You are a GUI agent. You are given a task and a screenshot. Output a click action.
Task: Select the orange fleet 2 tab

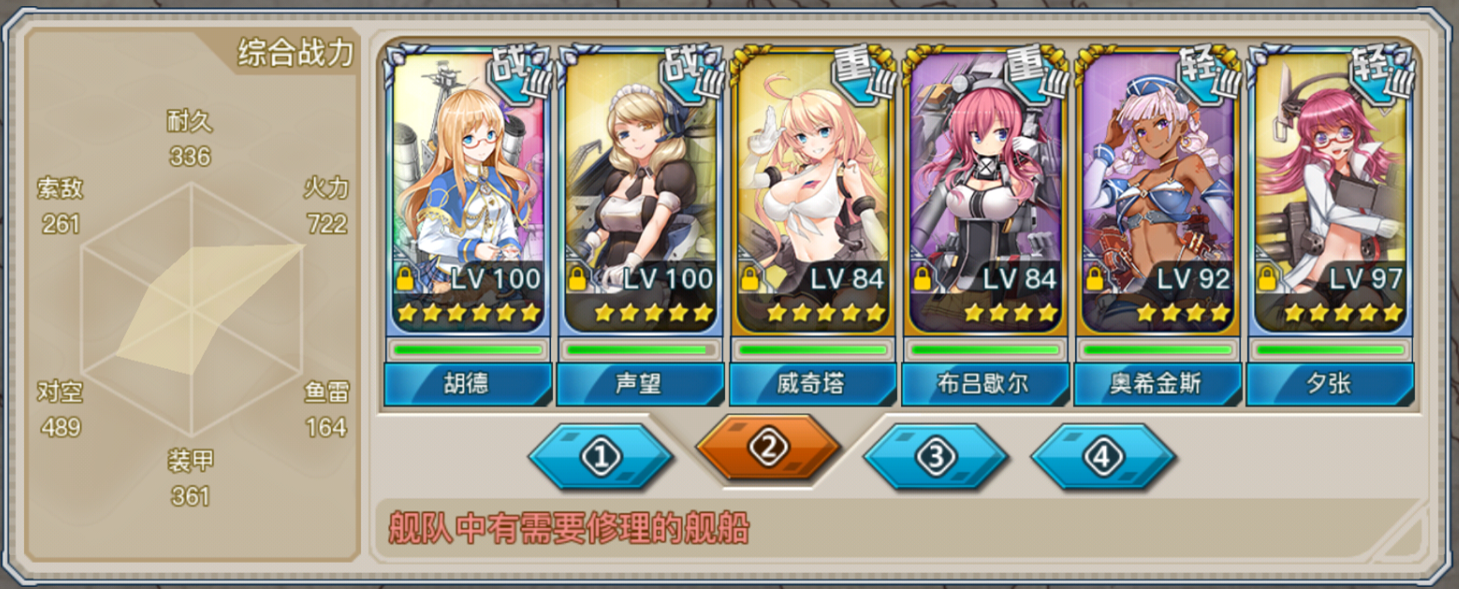(x=768, y=449)
